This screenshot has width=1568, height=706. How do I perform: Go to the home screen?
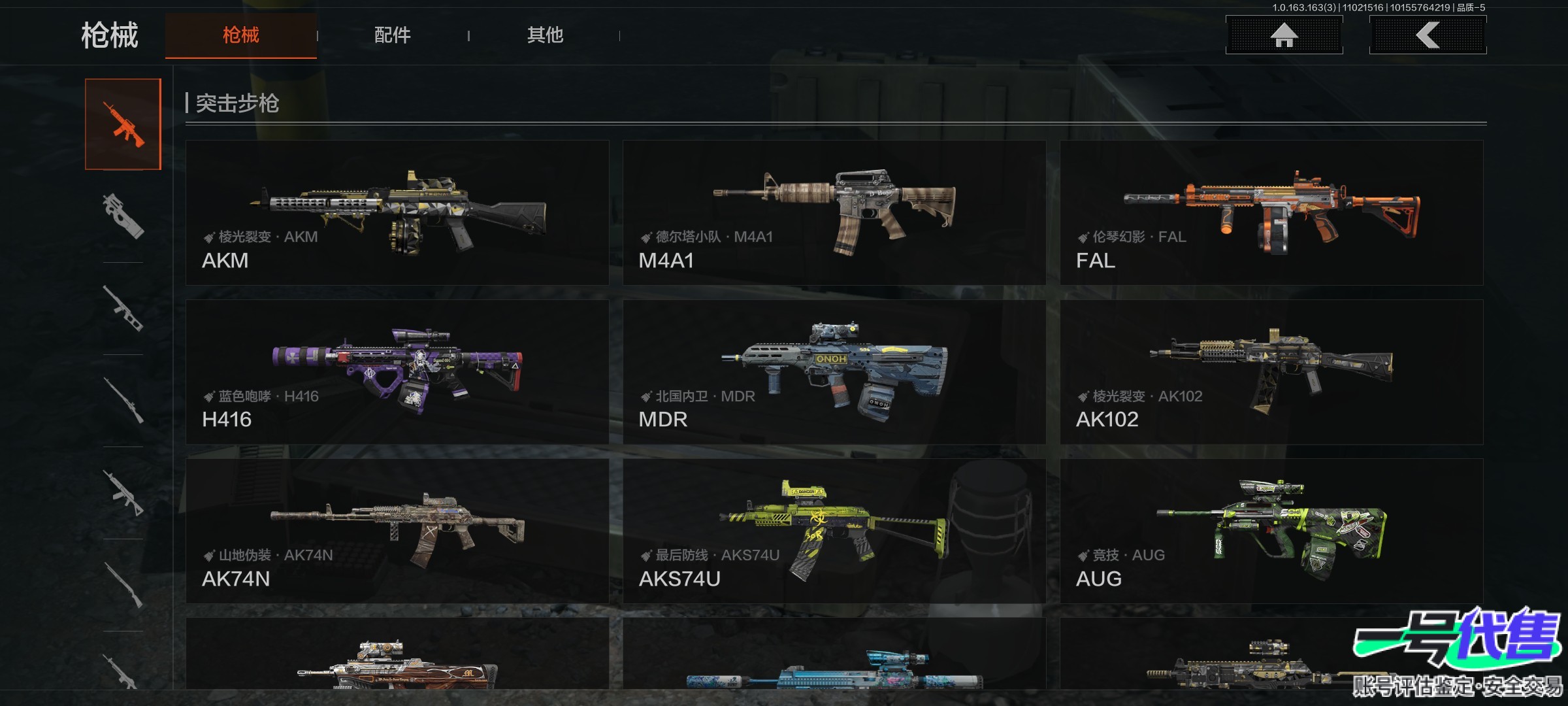coord(1284,35)
